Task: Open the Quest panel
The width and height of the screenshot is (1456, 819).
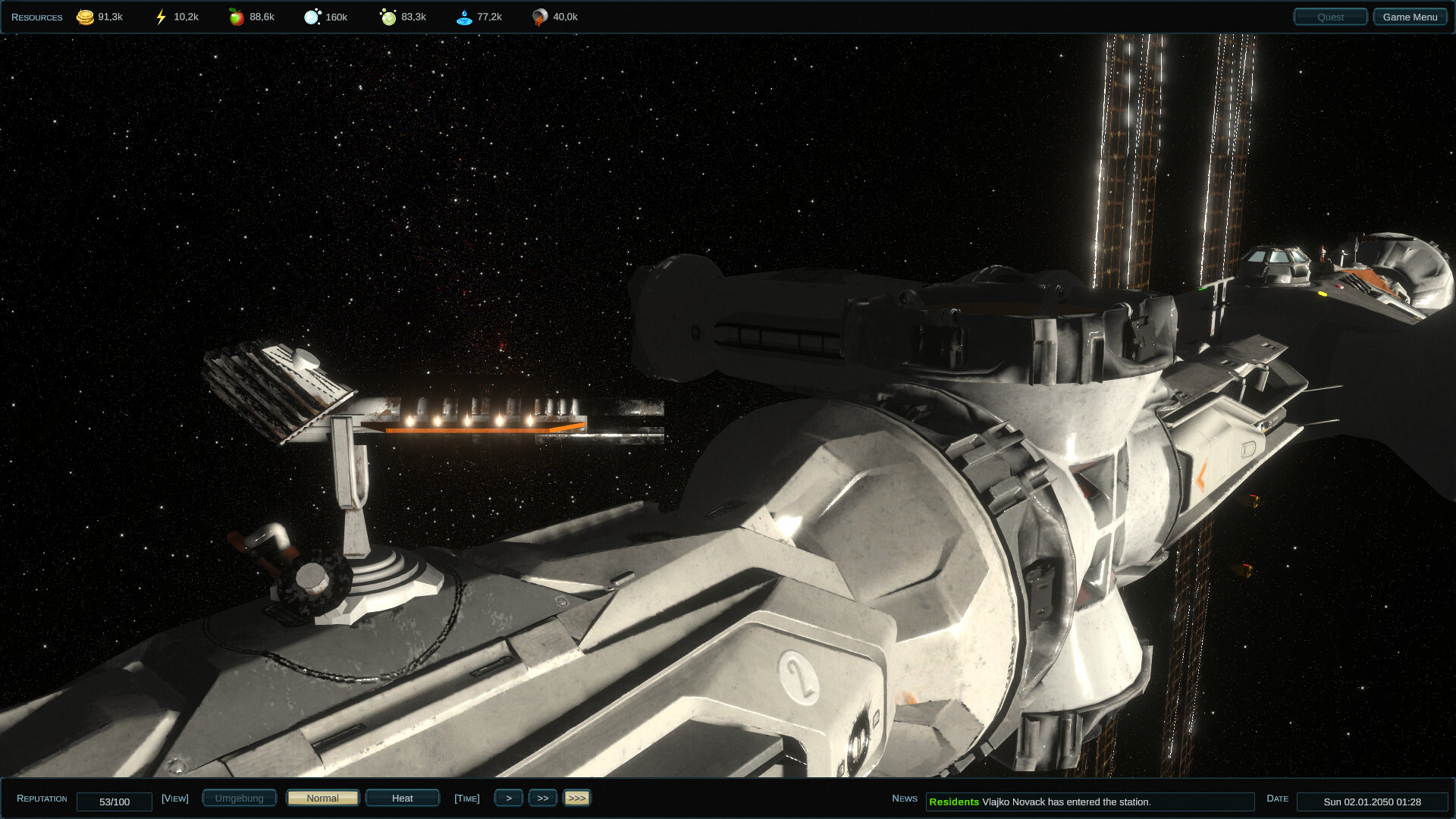Action: 1330,16
